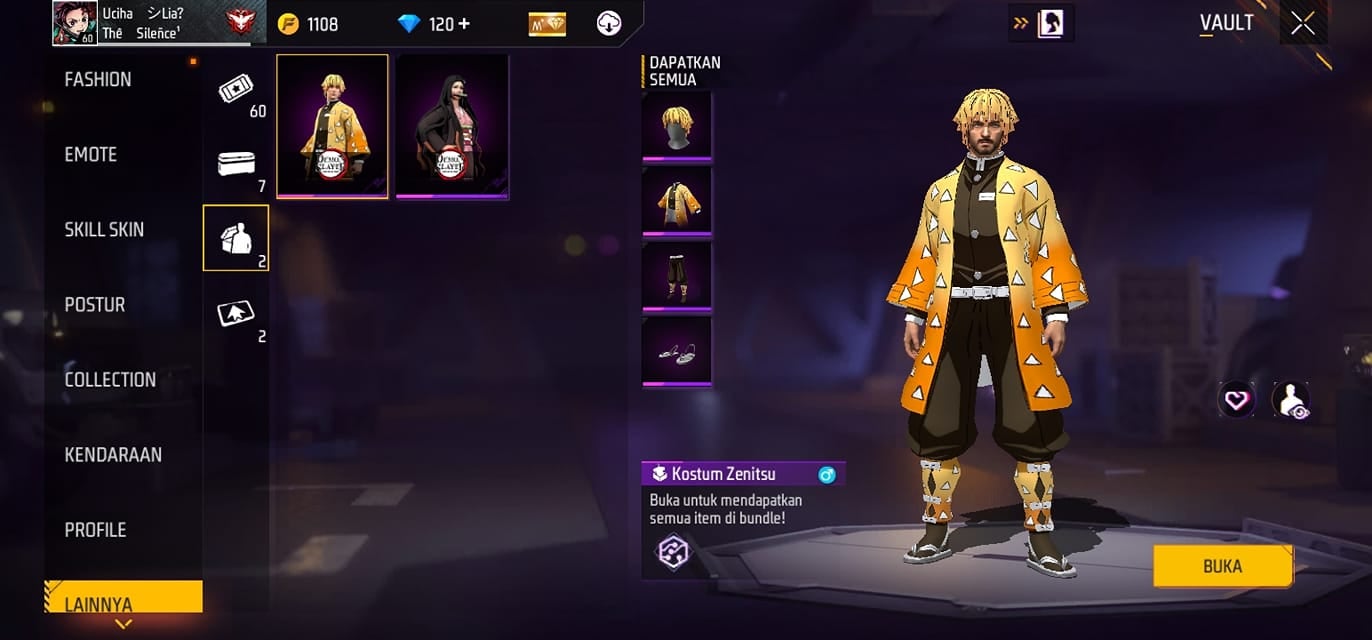Viewport: 1372px width, 640px height.
Task: Choose the PROFILE menu entry
Action: click(96, 530)
